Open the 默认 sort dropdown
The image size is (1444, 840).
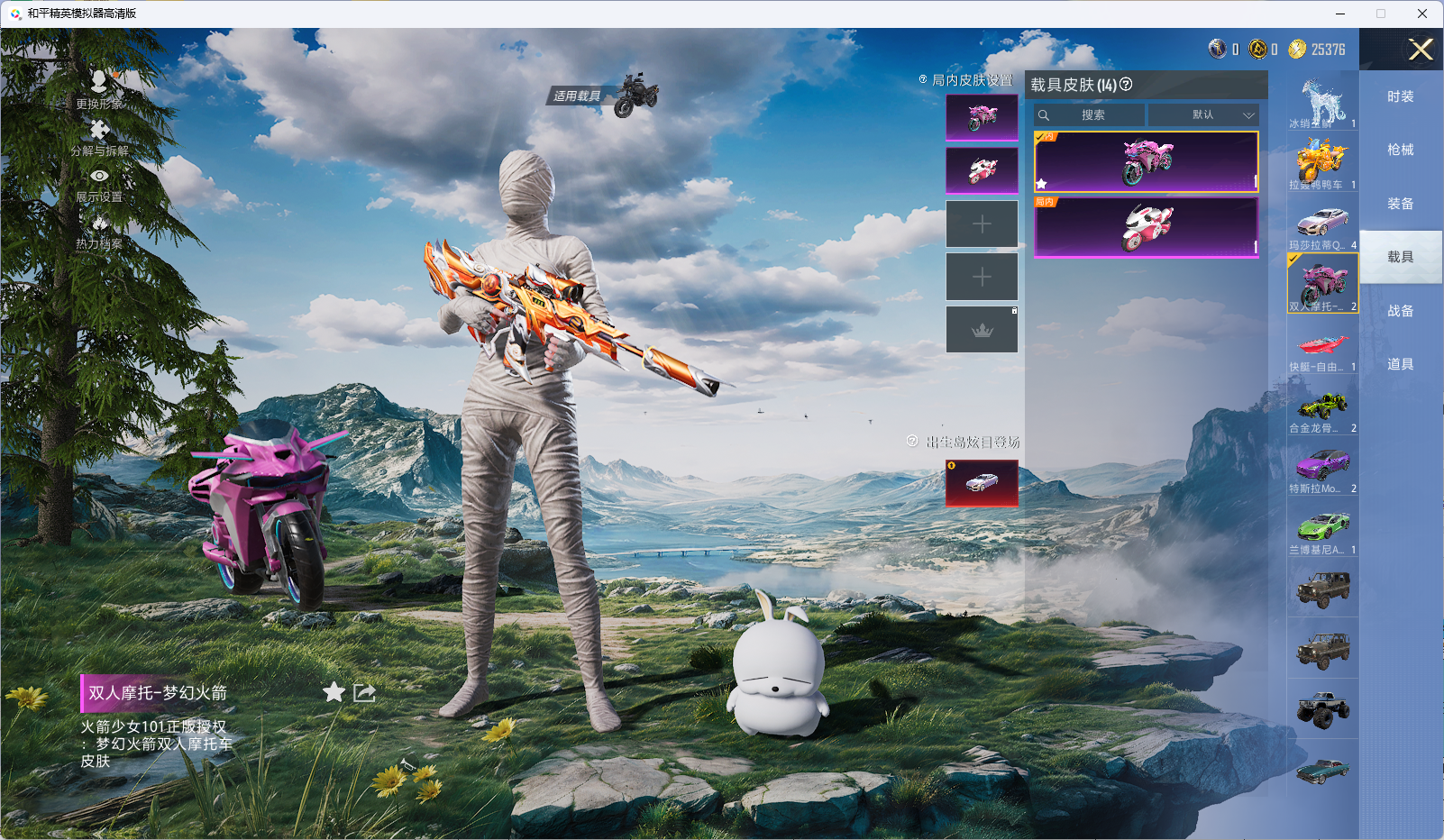1204,115
